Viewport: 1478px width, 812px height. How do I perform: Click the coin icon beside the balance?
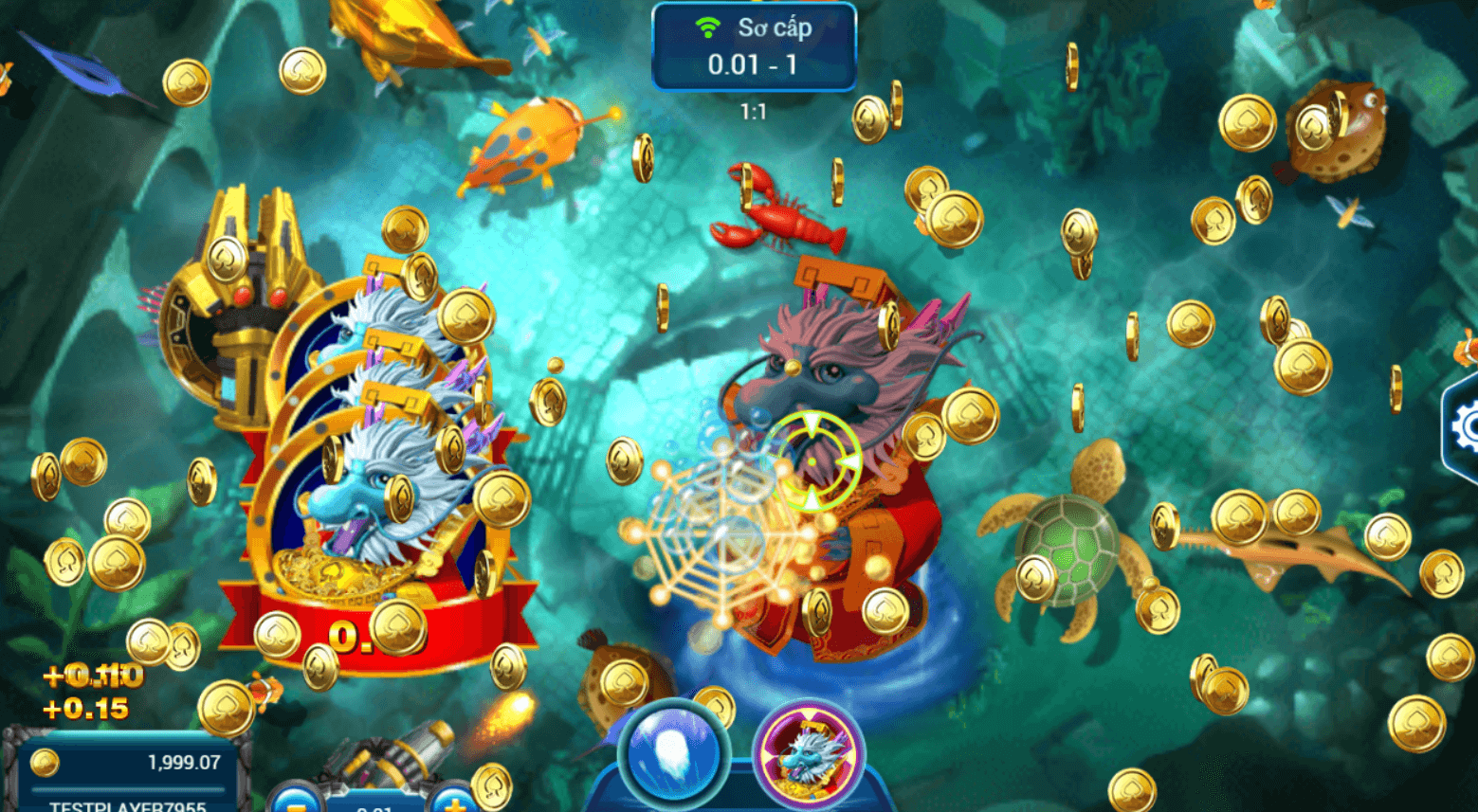point(43,760)
